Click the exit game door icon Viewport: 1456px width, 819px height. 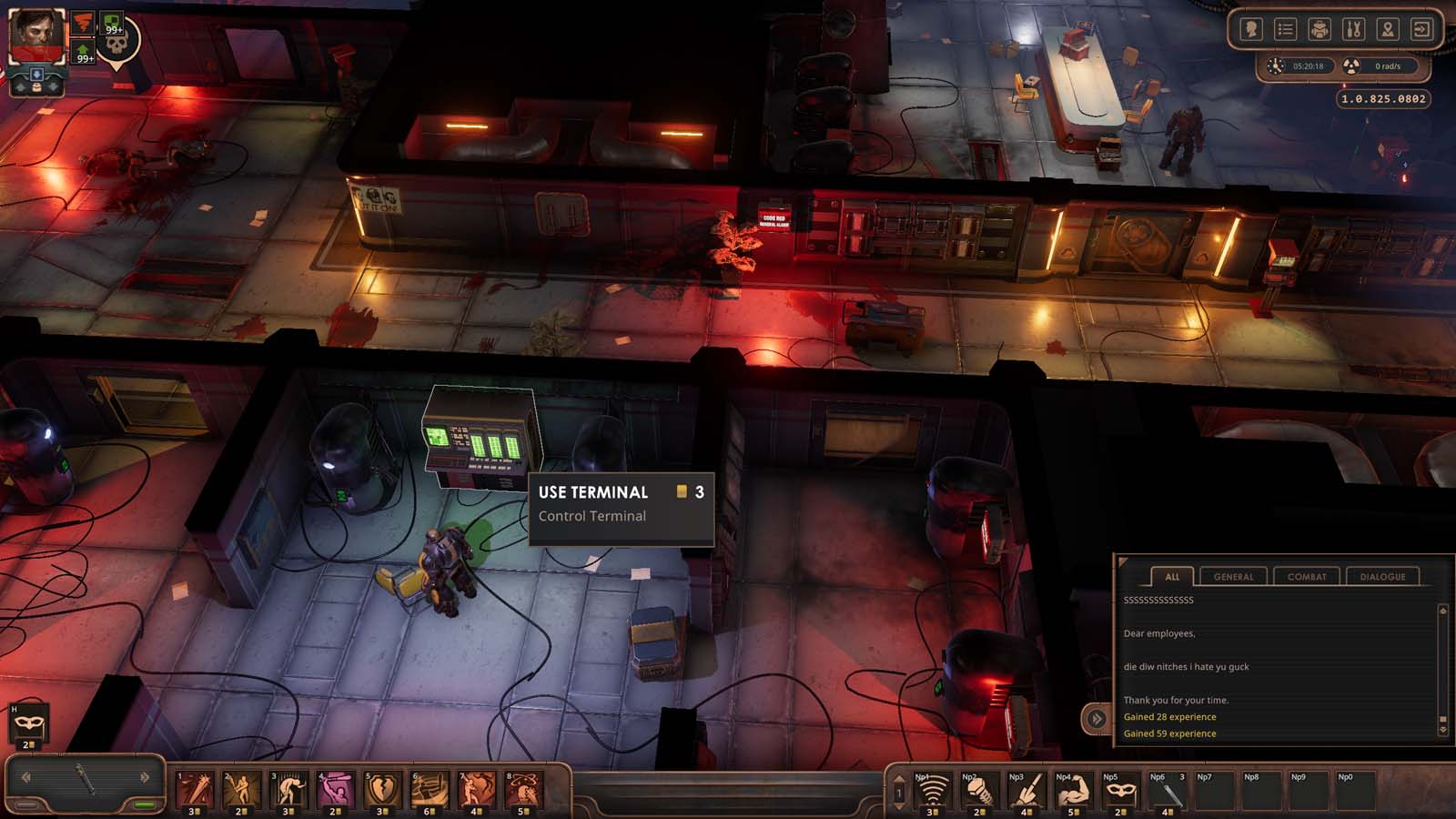[1421, 29]
